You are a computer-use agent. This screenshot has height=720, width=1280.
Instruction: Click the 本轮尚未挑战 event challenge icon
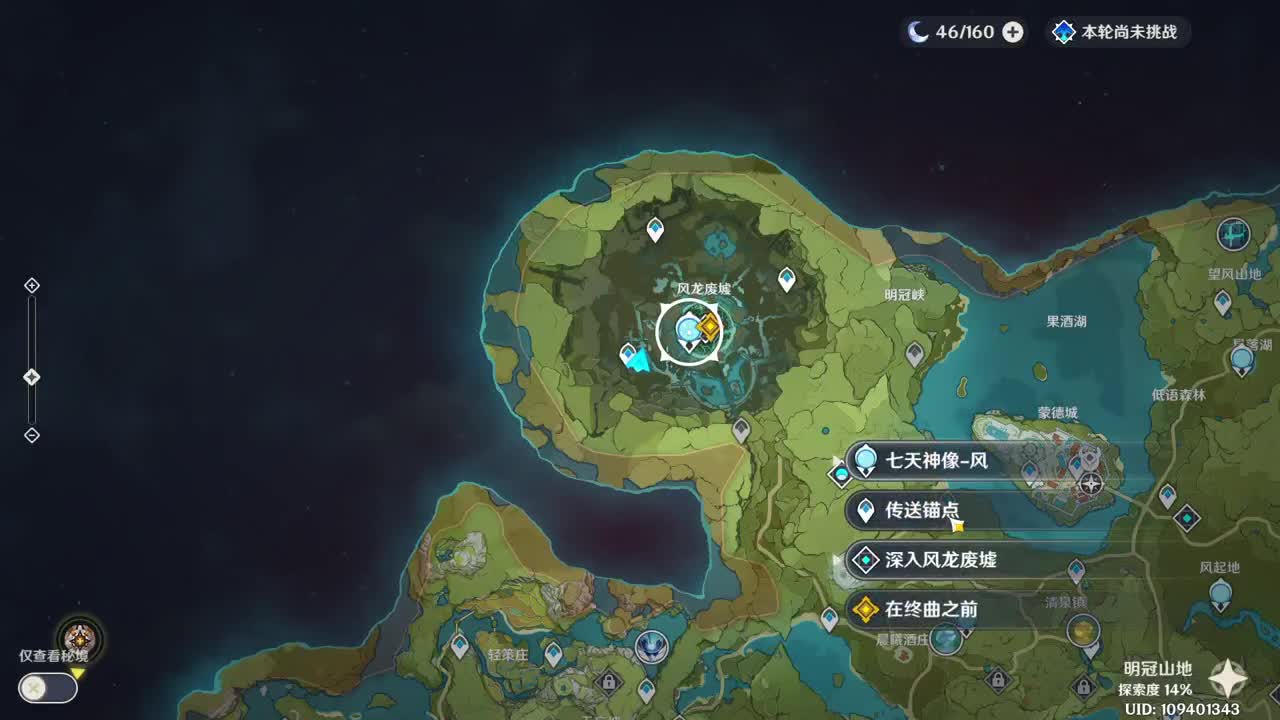pyautogui.click(x=1063, y=31)
